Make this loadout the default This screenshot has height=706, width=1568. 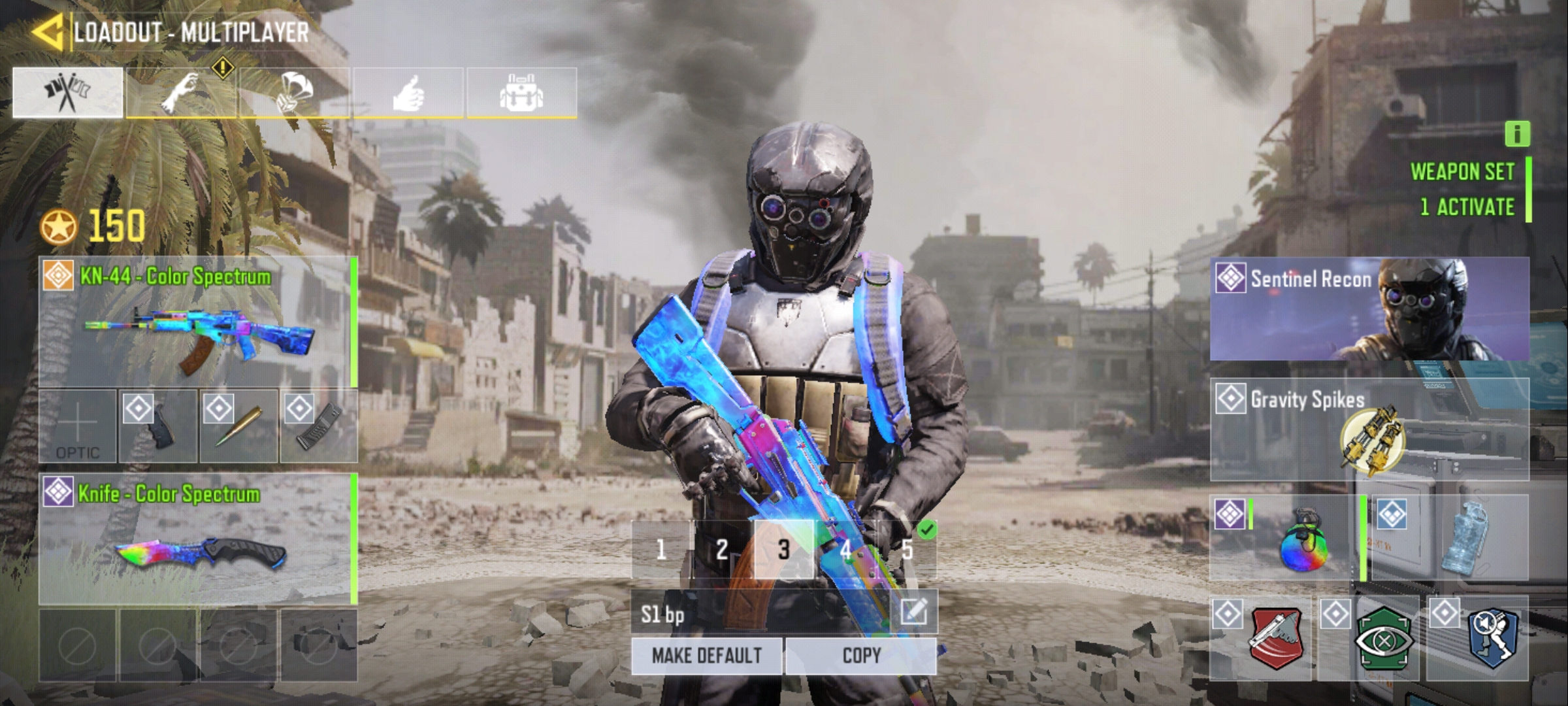pos(706,656)
